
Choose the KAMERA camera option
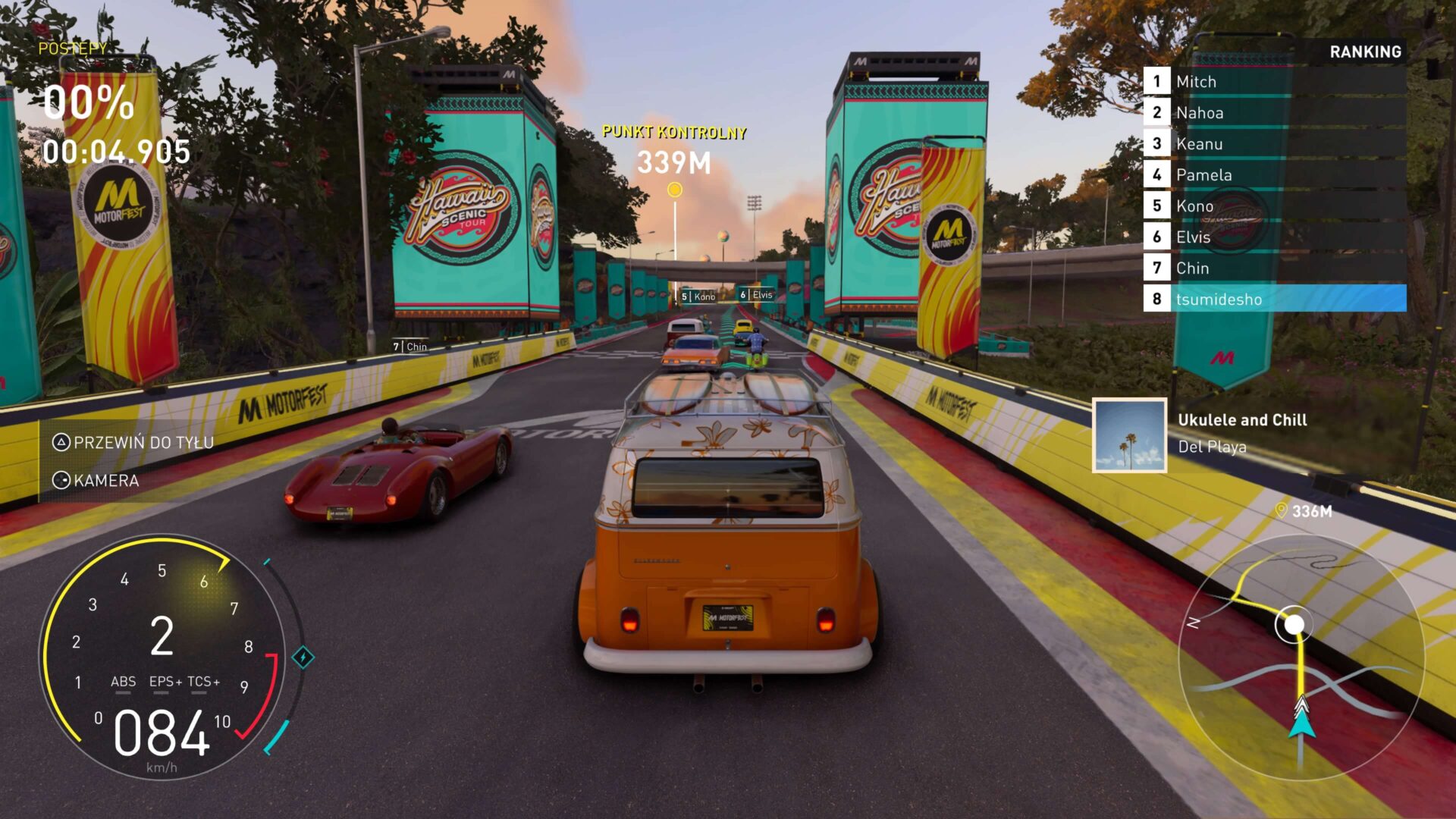(96, 481)
